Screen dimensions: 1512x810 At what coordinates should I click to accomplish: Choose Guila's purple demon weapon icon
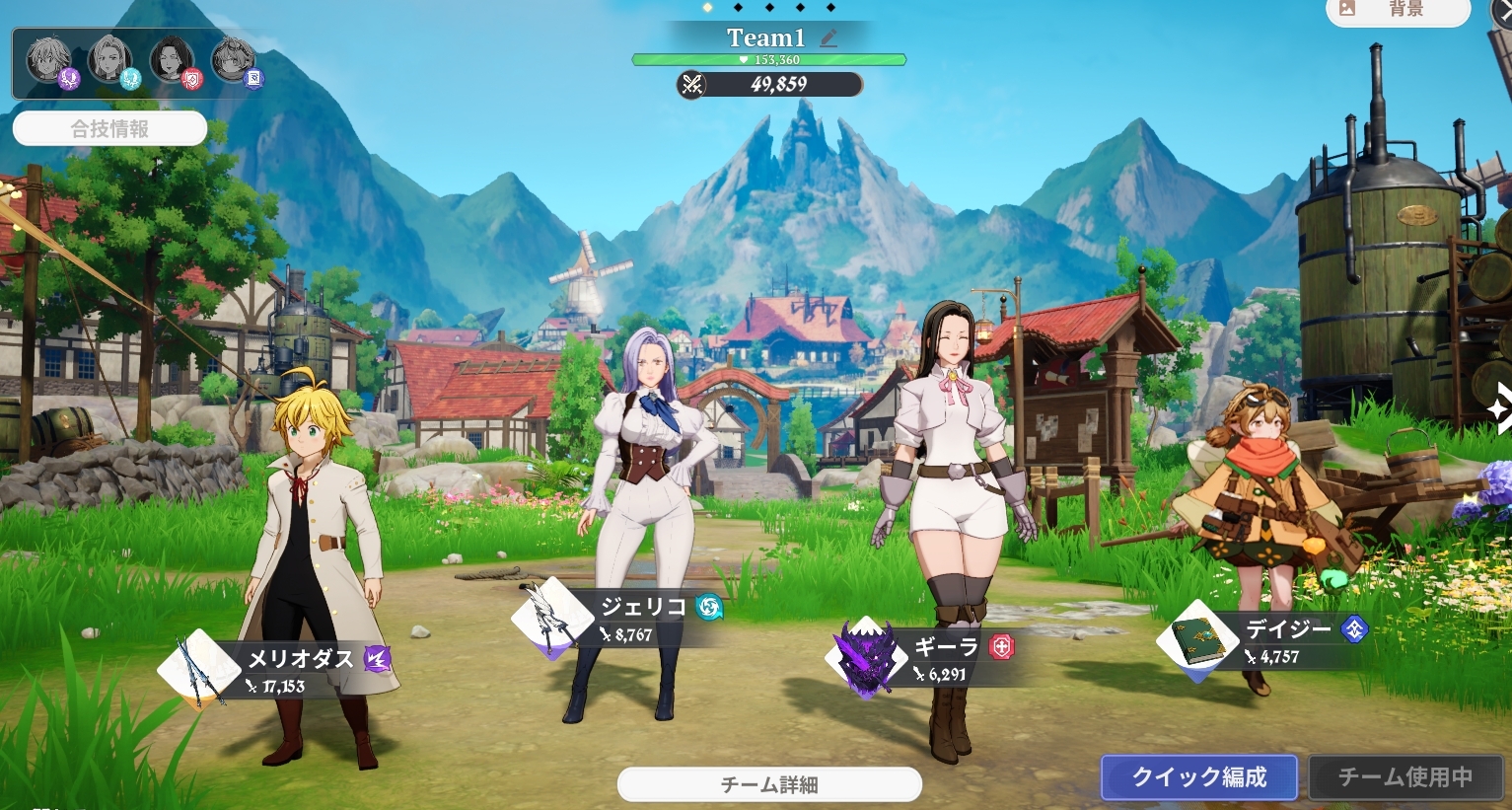point(866,658)
